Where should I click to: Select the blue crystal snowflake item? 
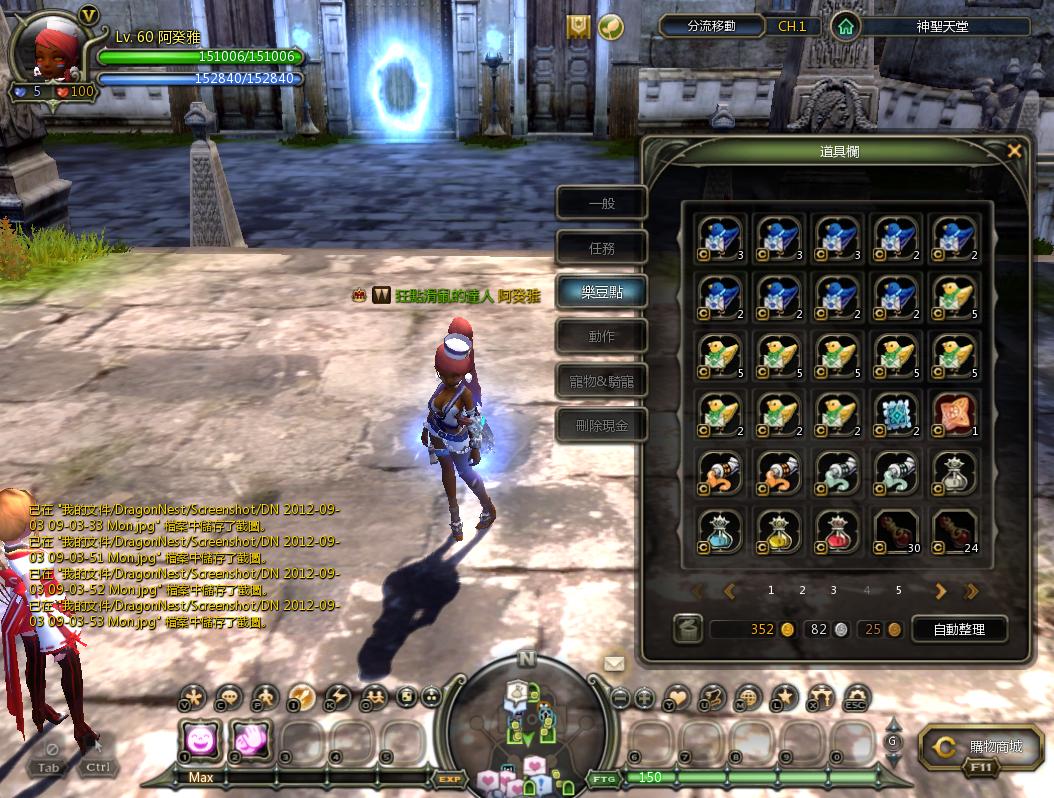coord(895,413)
